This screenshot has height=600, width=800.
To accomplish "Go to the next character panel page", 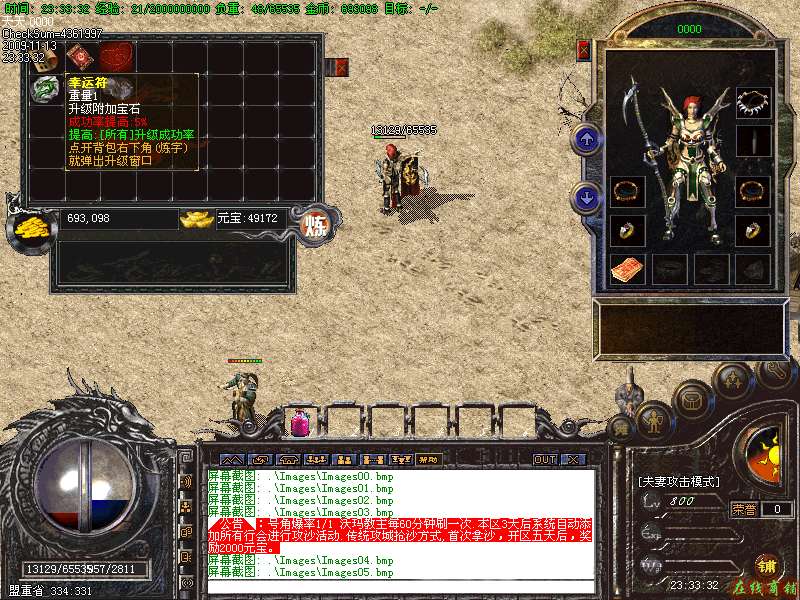I will coord(588,197).
